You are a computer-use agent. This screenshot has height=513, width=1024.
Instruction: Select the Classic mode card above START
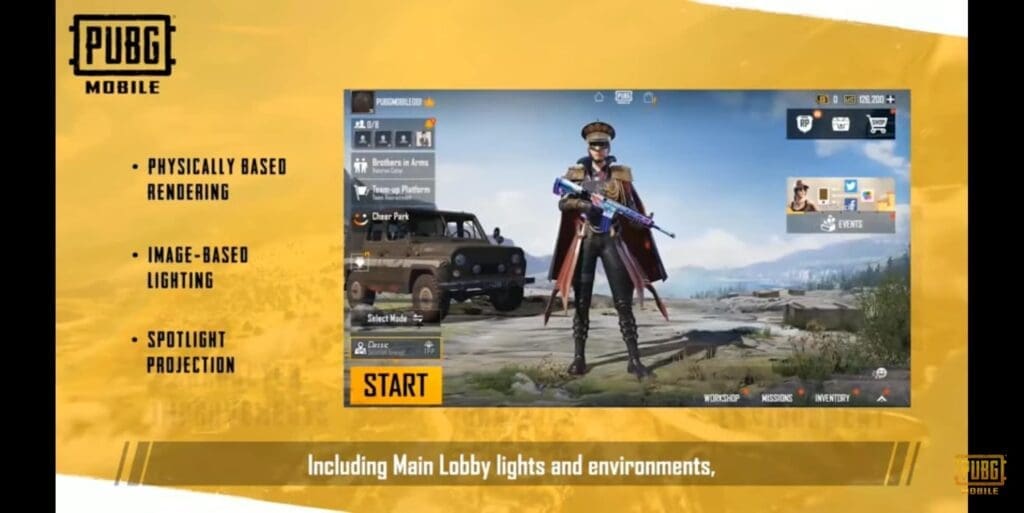tap(395, 347)
